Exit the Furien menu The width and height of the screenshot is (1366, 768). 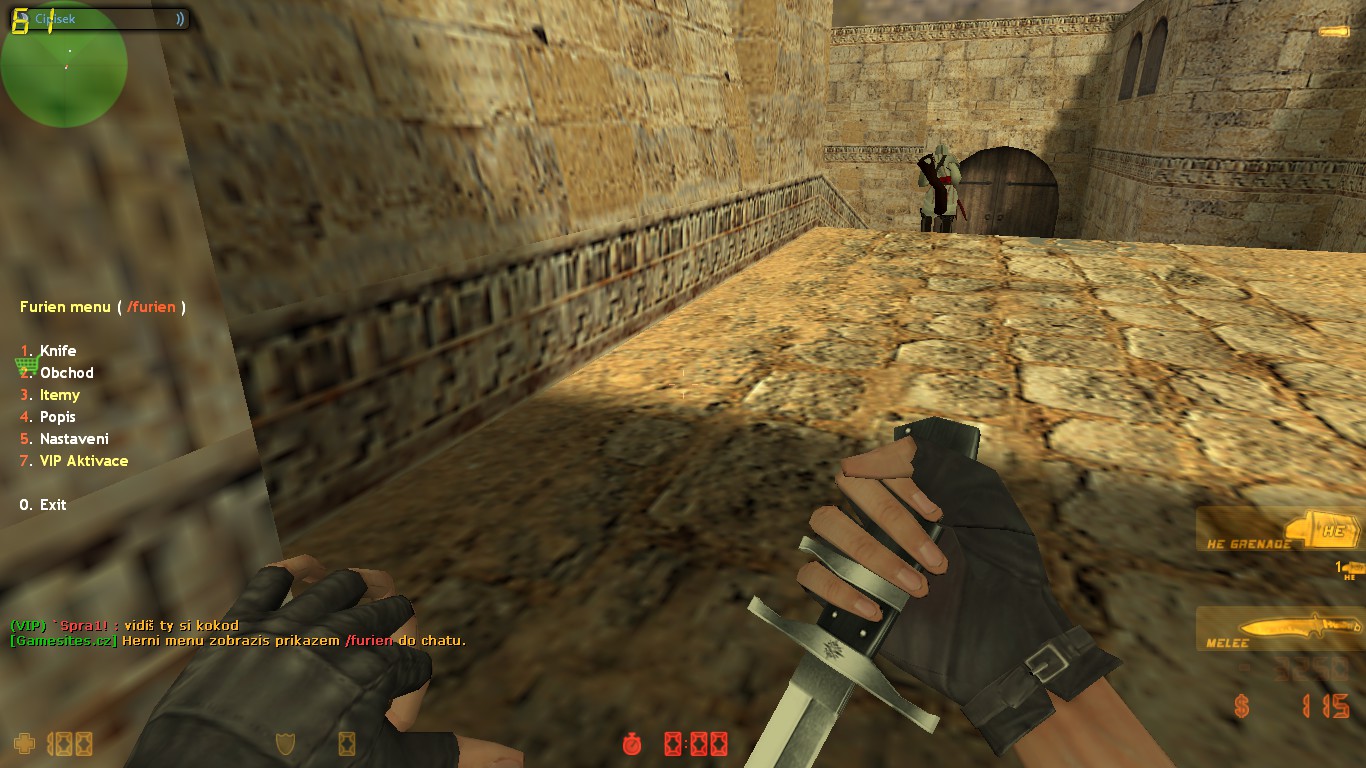coord(52,505)
